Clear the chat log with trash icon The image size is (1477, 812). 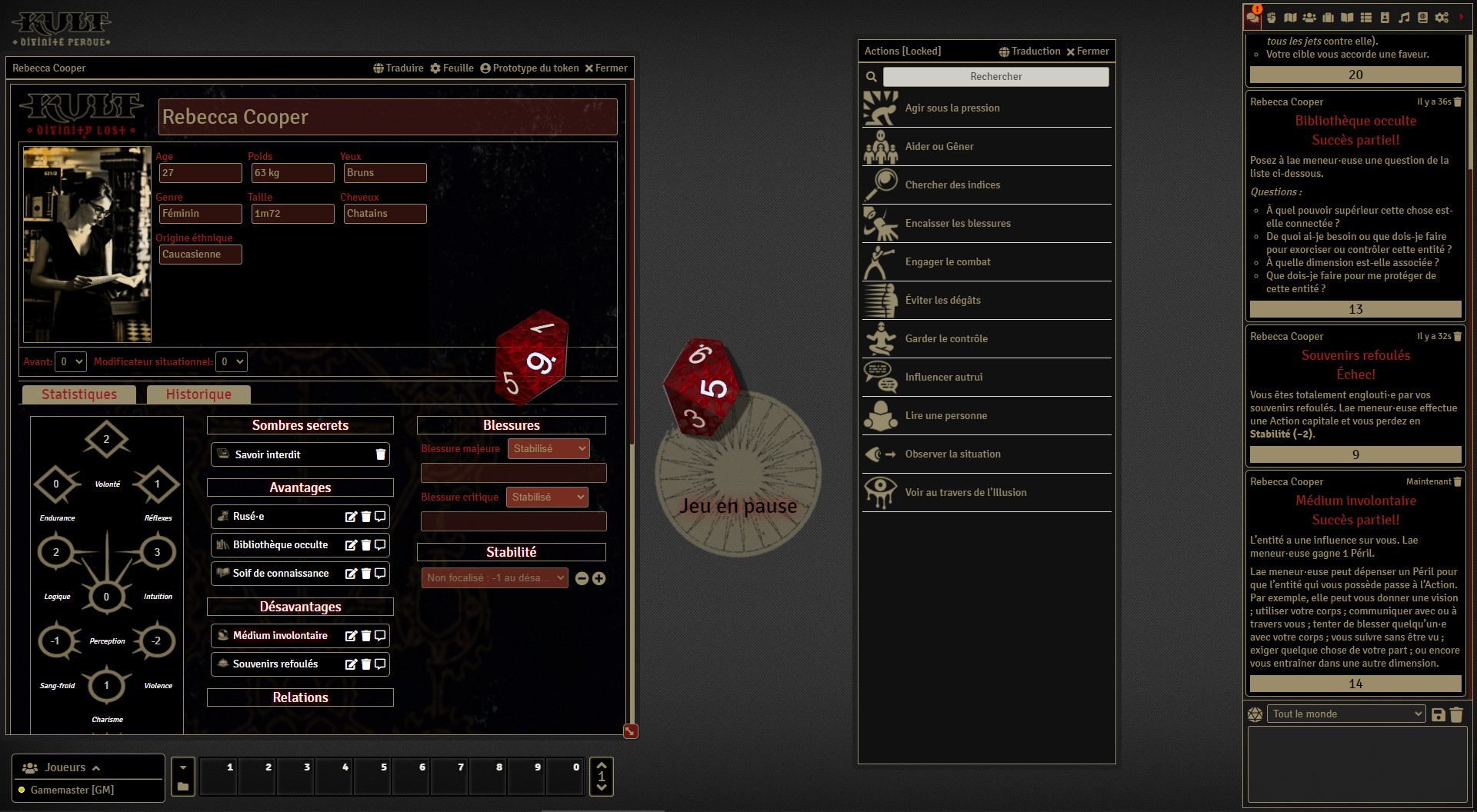(x=1456, y=714)
